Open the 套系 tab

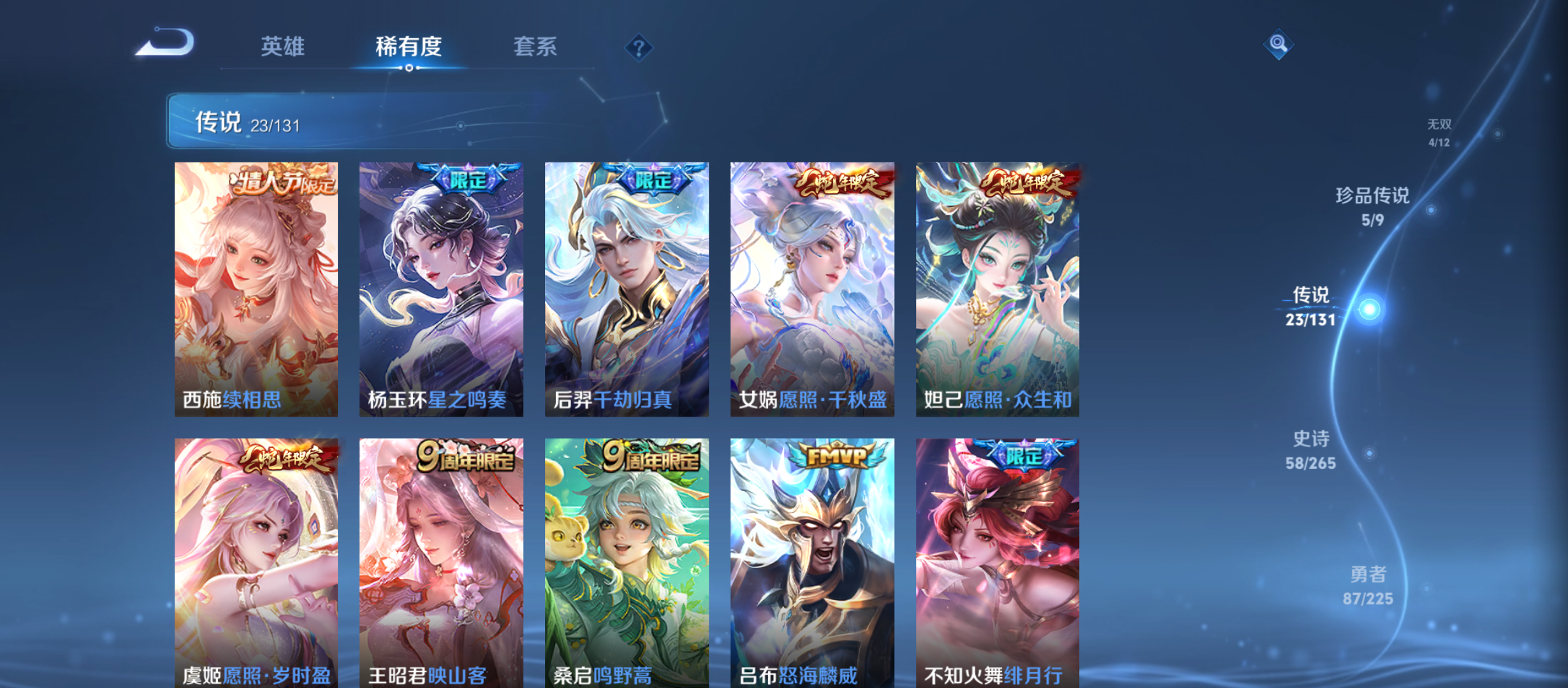537,47
